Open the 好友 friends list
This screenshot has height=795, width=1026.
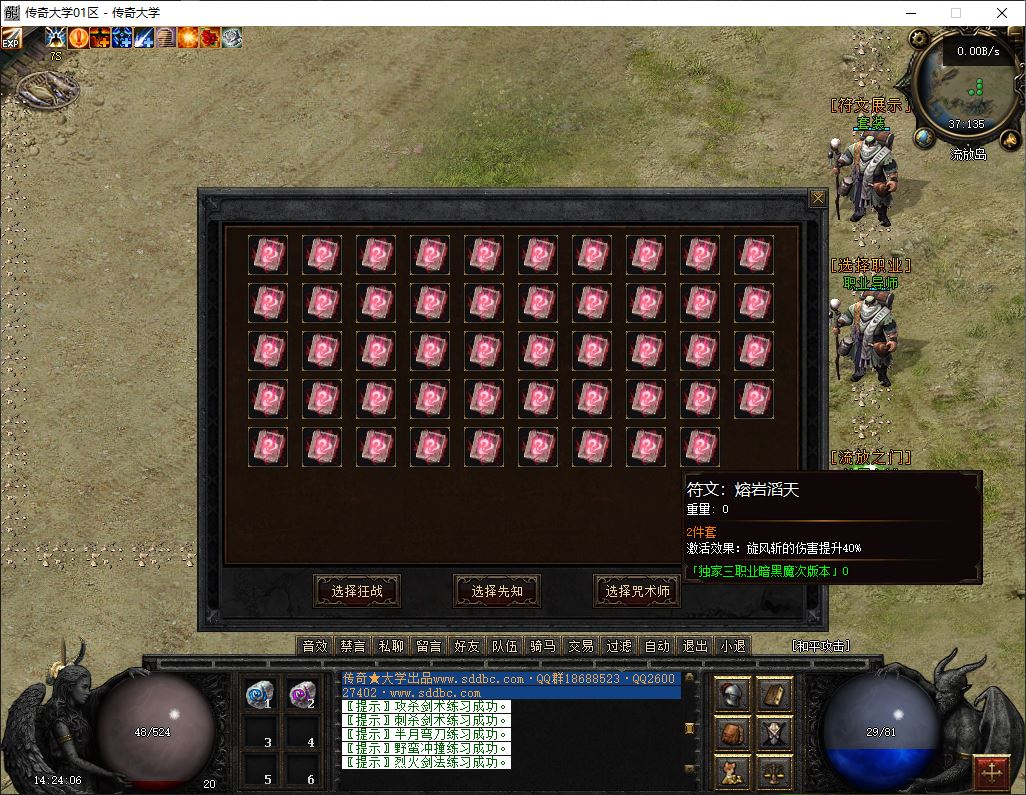coord(467,646)
